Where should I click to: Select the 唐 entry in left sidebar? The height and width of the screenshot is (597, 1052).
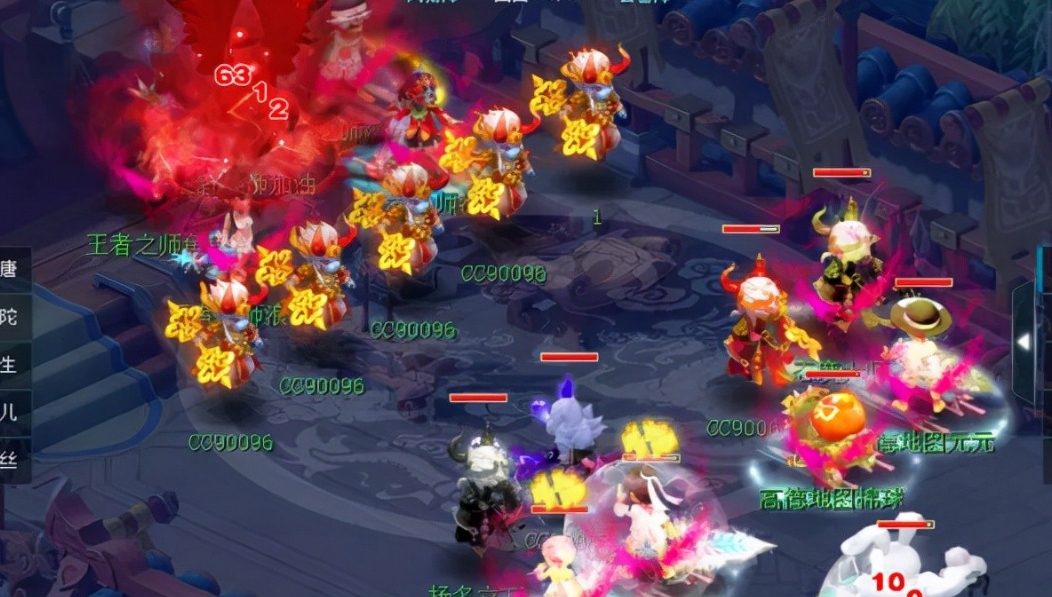(x=12, y=269)
